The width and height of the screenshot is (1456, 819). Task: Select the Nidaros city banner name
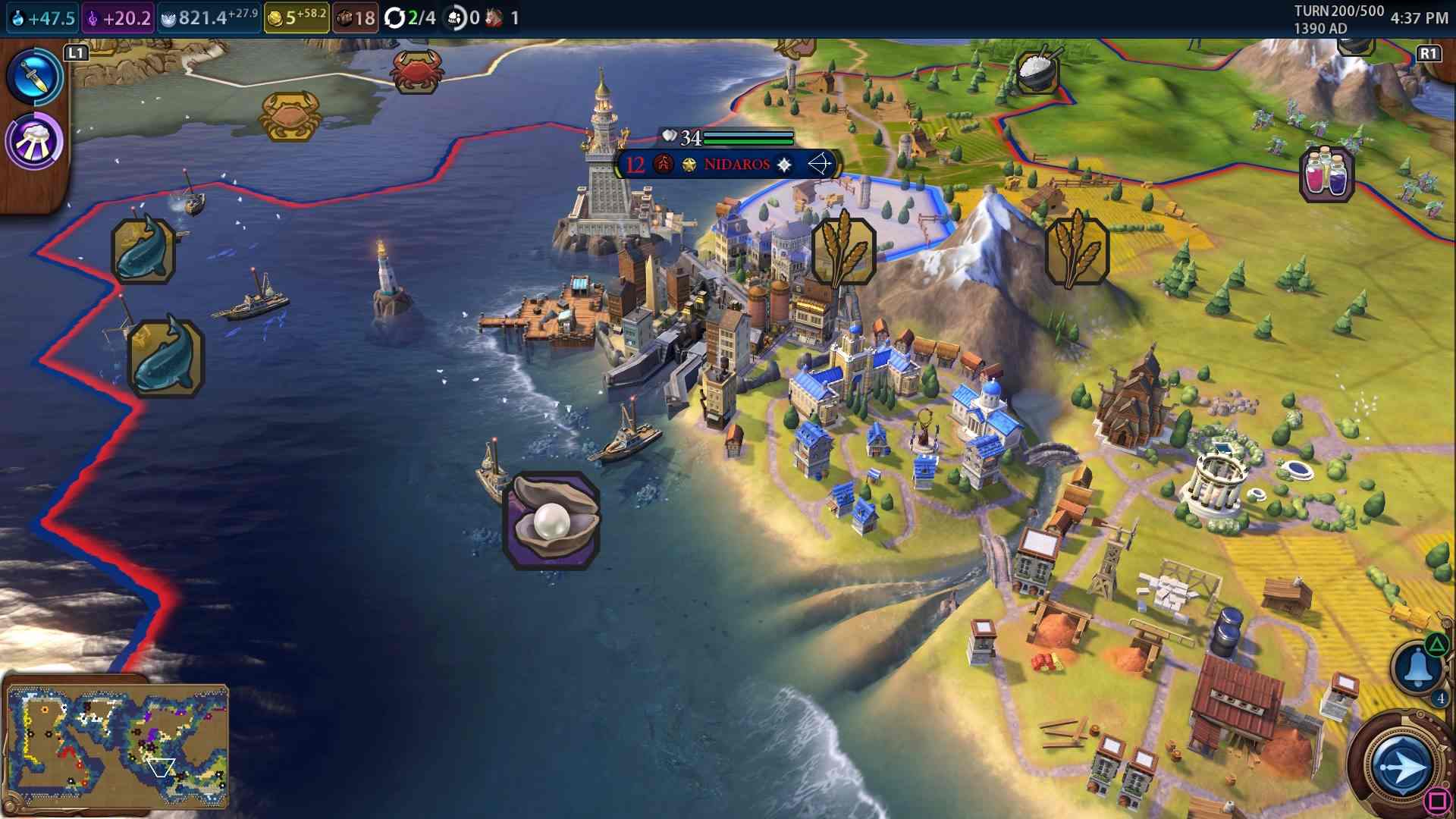pyautogui.click(x=736, y=165)
